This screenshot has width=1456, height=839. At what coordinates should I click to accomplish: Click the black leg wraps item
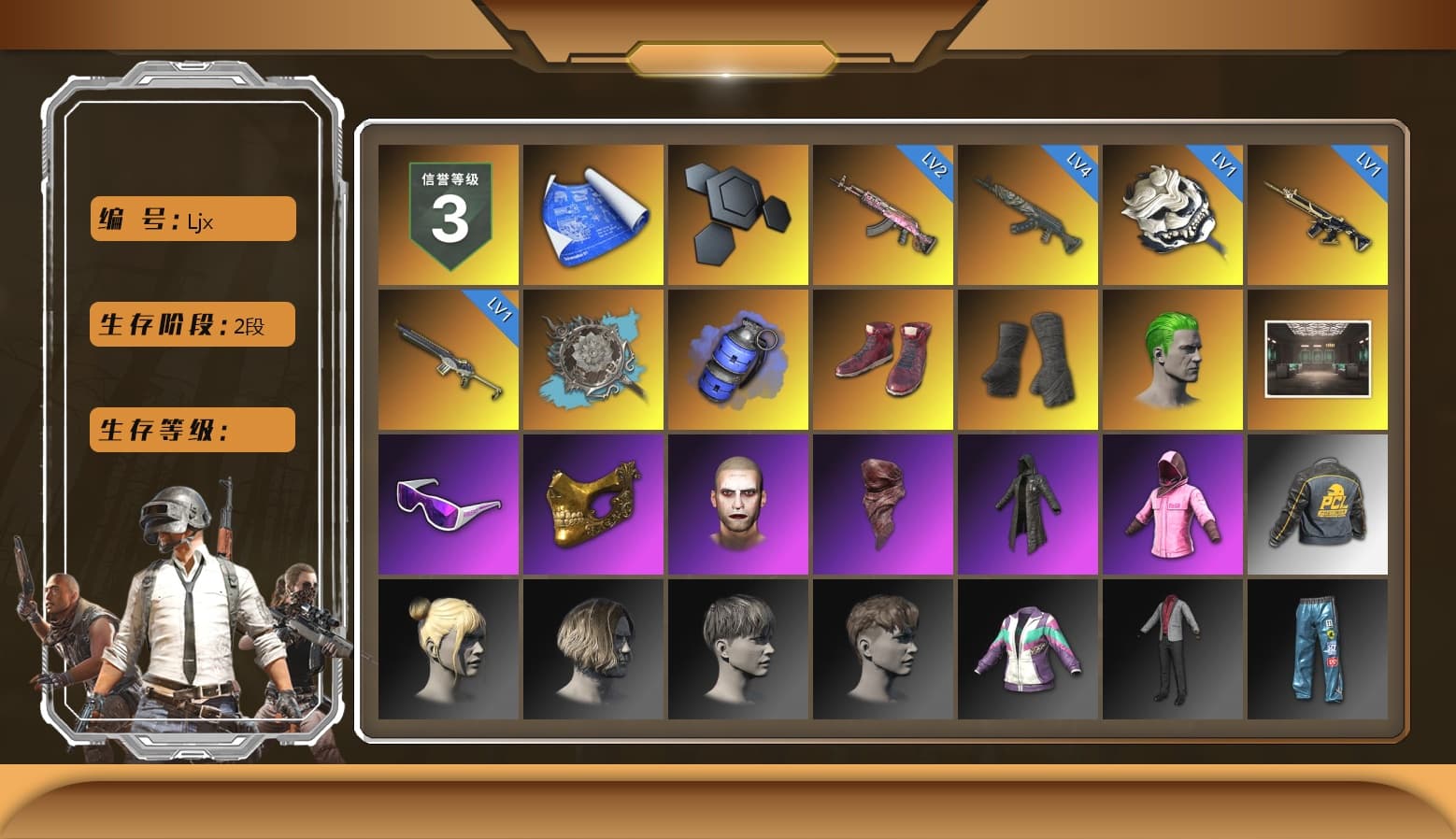tap(1028, 358)
